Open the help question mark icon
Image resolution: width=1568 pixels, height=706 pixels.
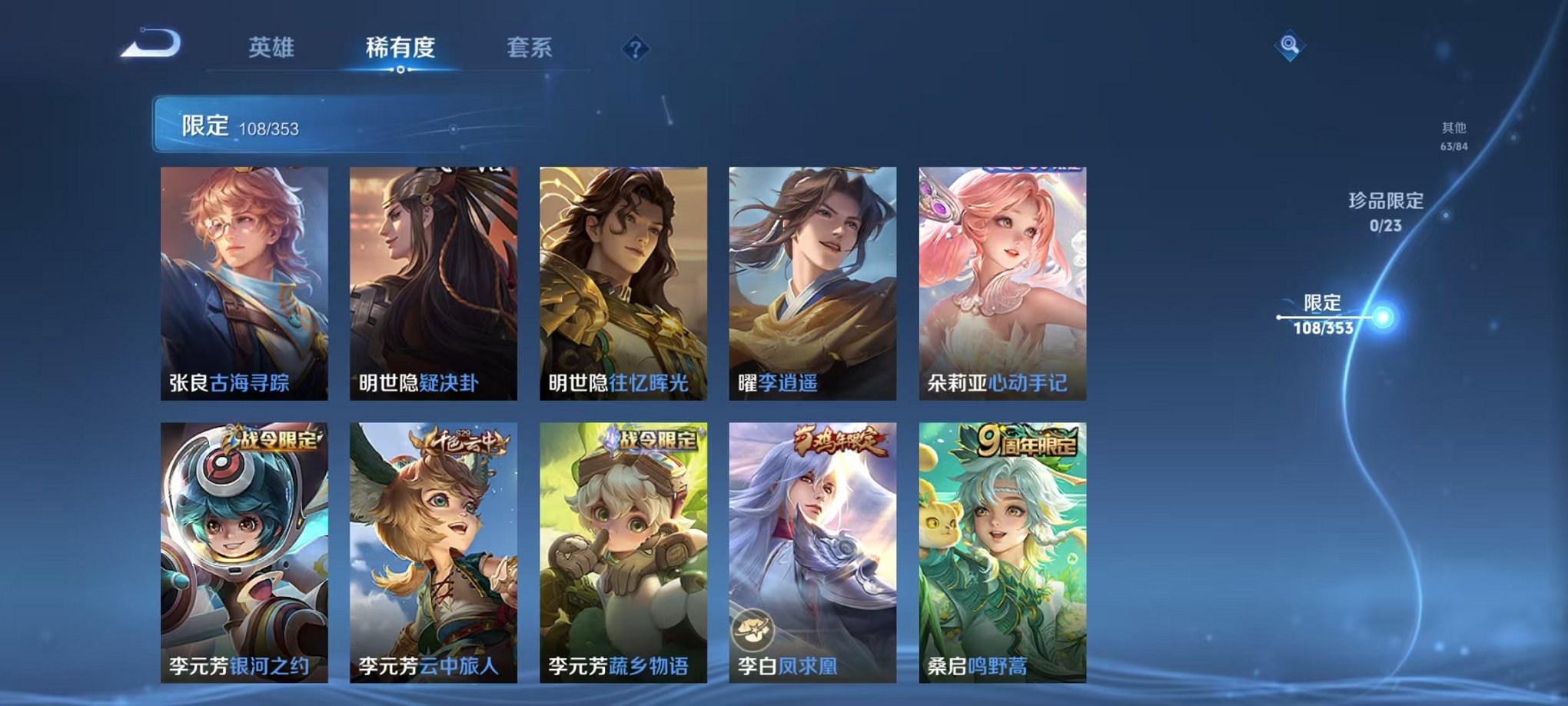point(632,50)
